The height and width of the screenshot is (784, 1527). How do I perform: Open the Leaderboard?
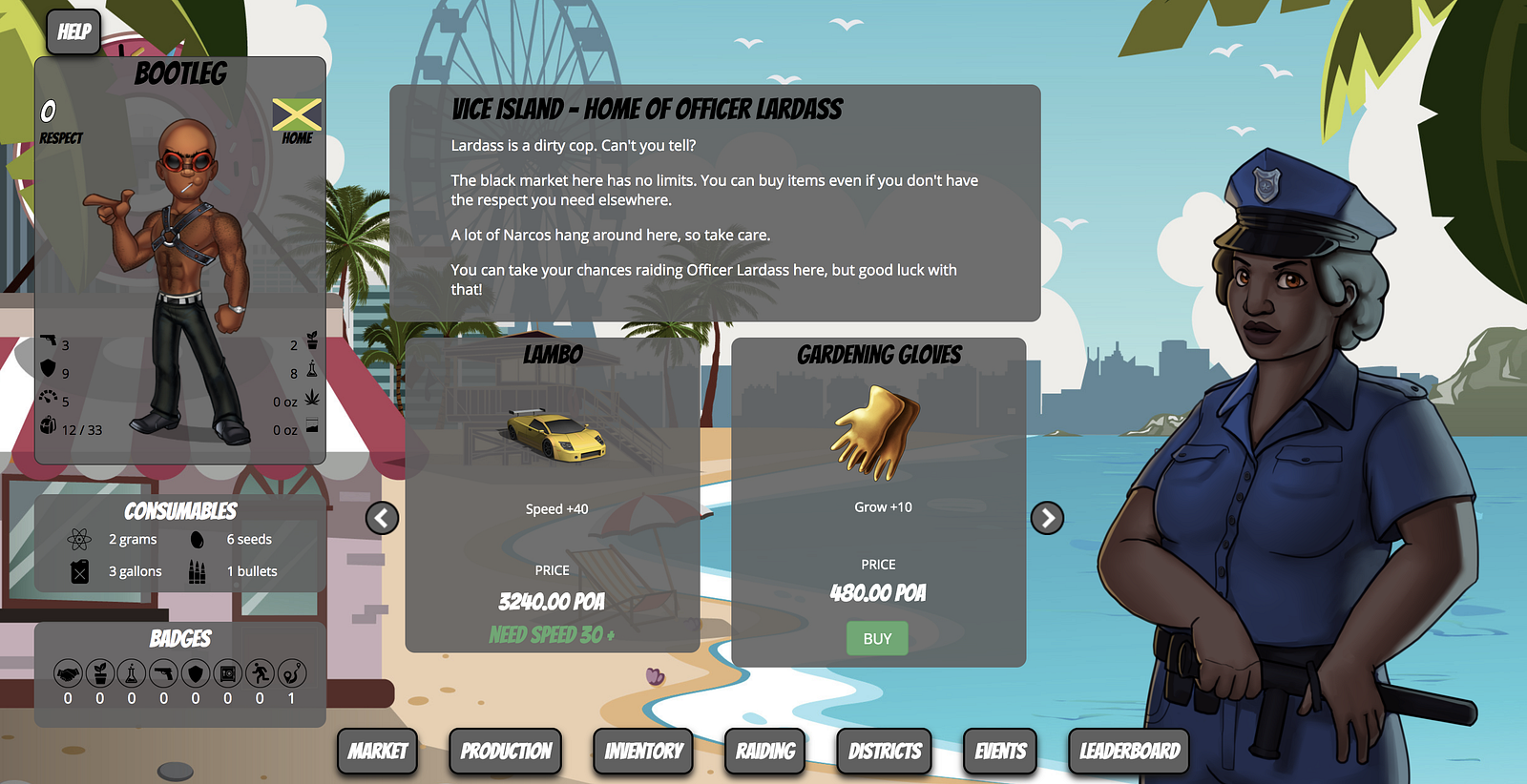[1130, 751]
